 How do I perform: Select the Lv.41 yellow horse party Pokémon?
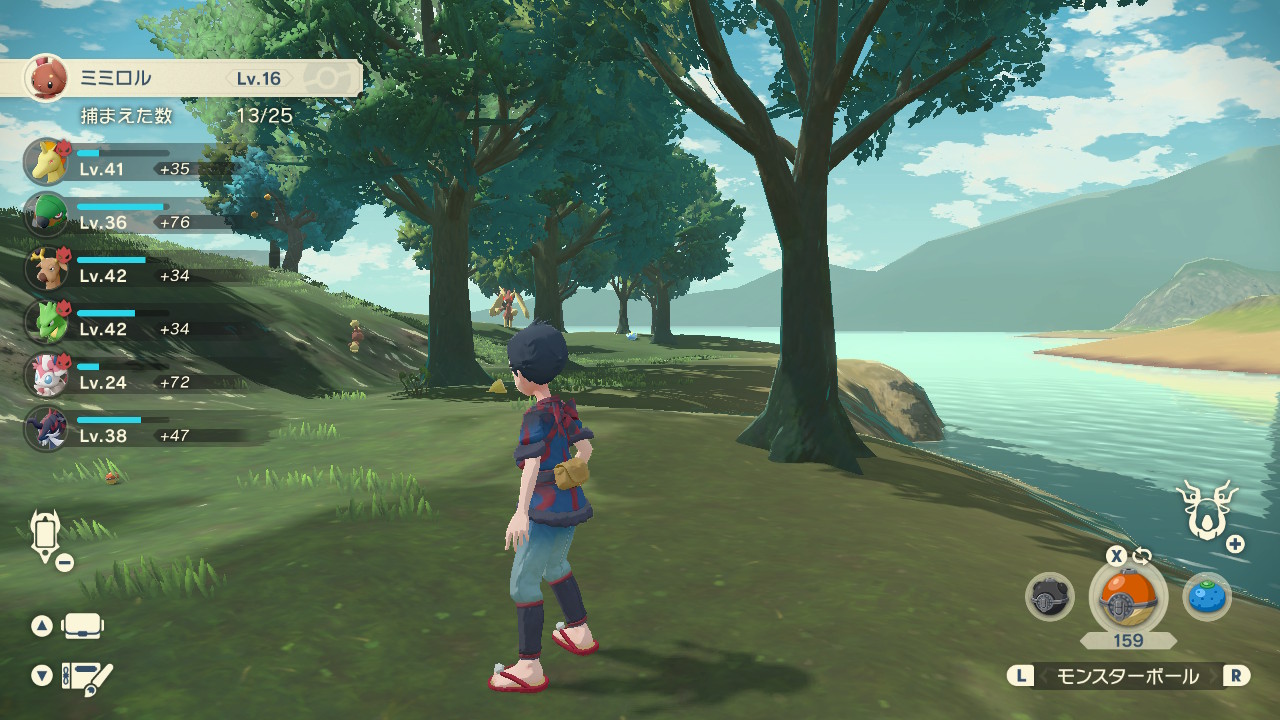point(47,161)
